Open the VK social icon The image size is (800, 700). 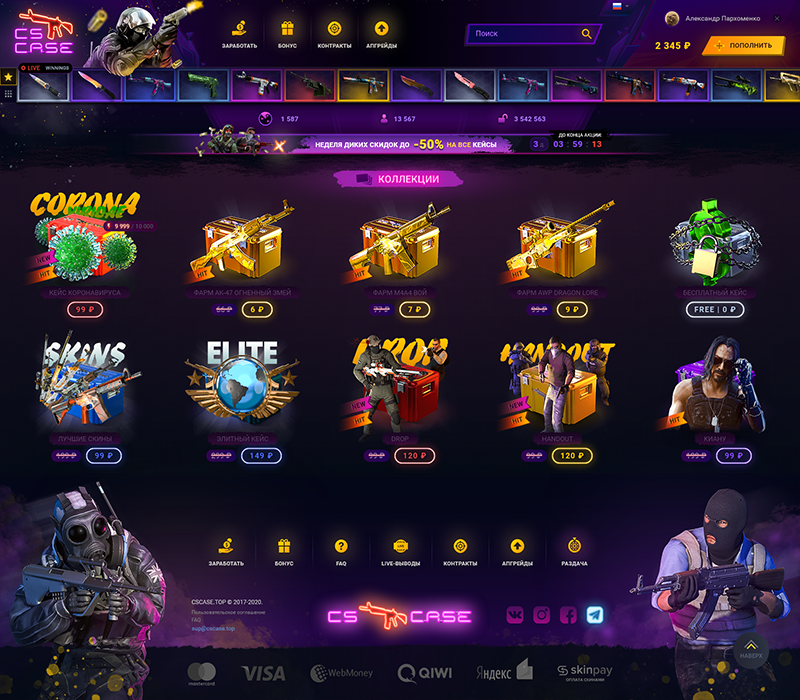pos(514,615)
